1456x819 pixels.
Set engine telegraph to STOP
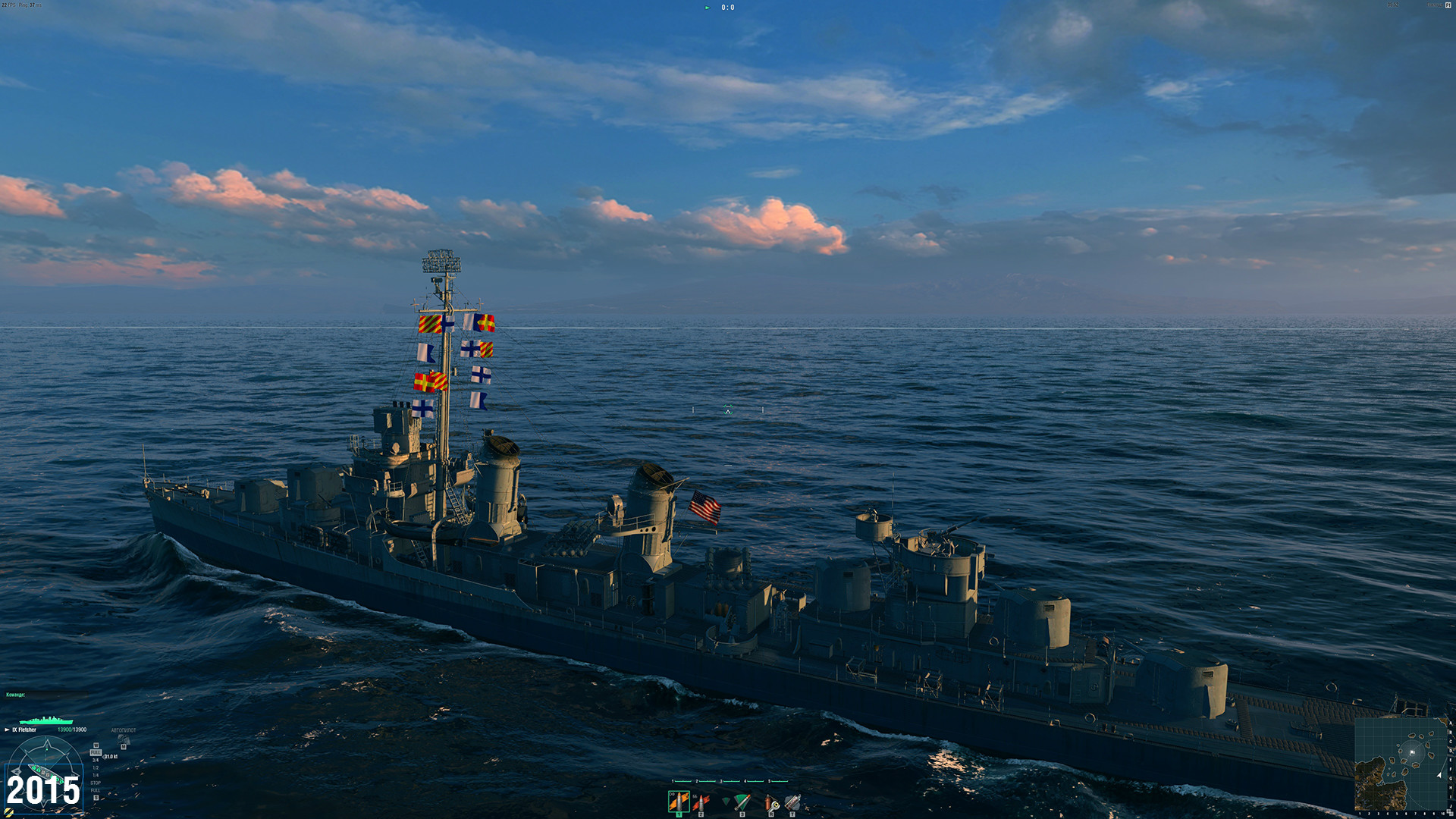coord(96,783)
